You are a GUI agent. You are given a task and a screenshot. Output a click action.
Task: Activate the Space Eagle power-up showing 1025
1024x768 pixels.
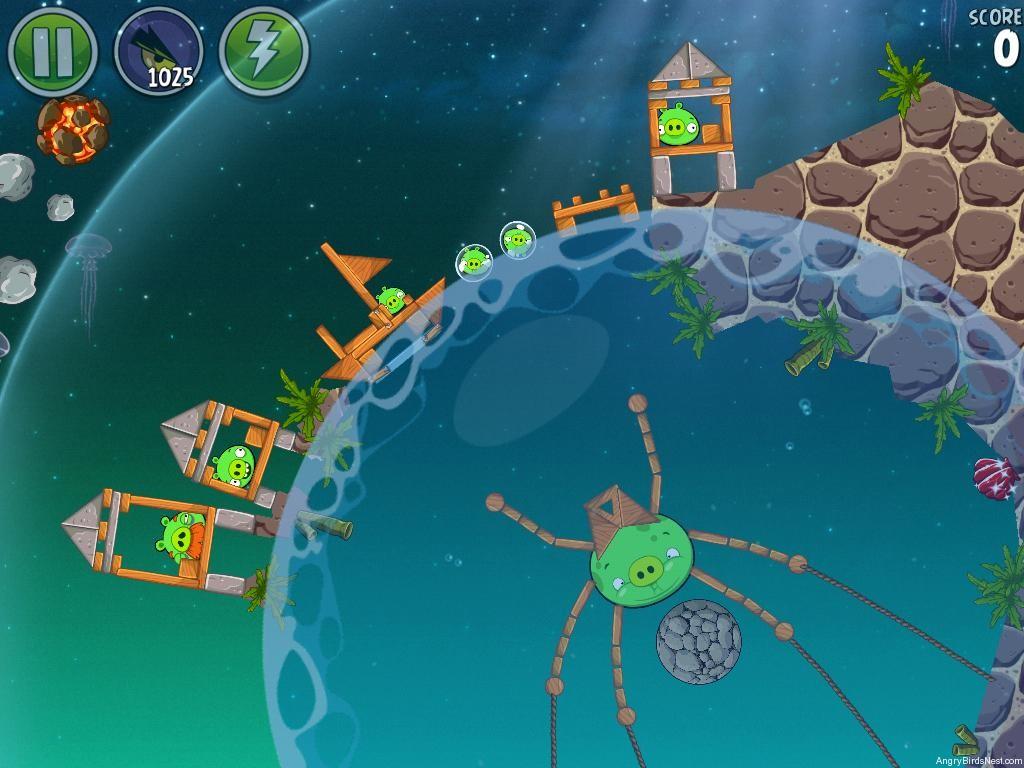click(x=159, y=50)
